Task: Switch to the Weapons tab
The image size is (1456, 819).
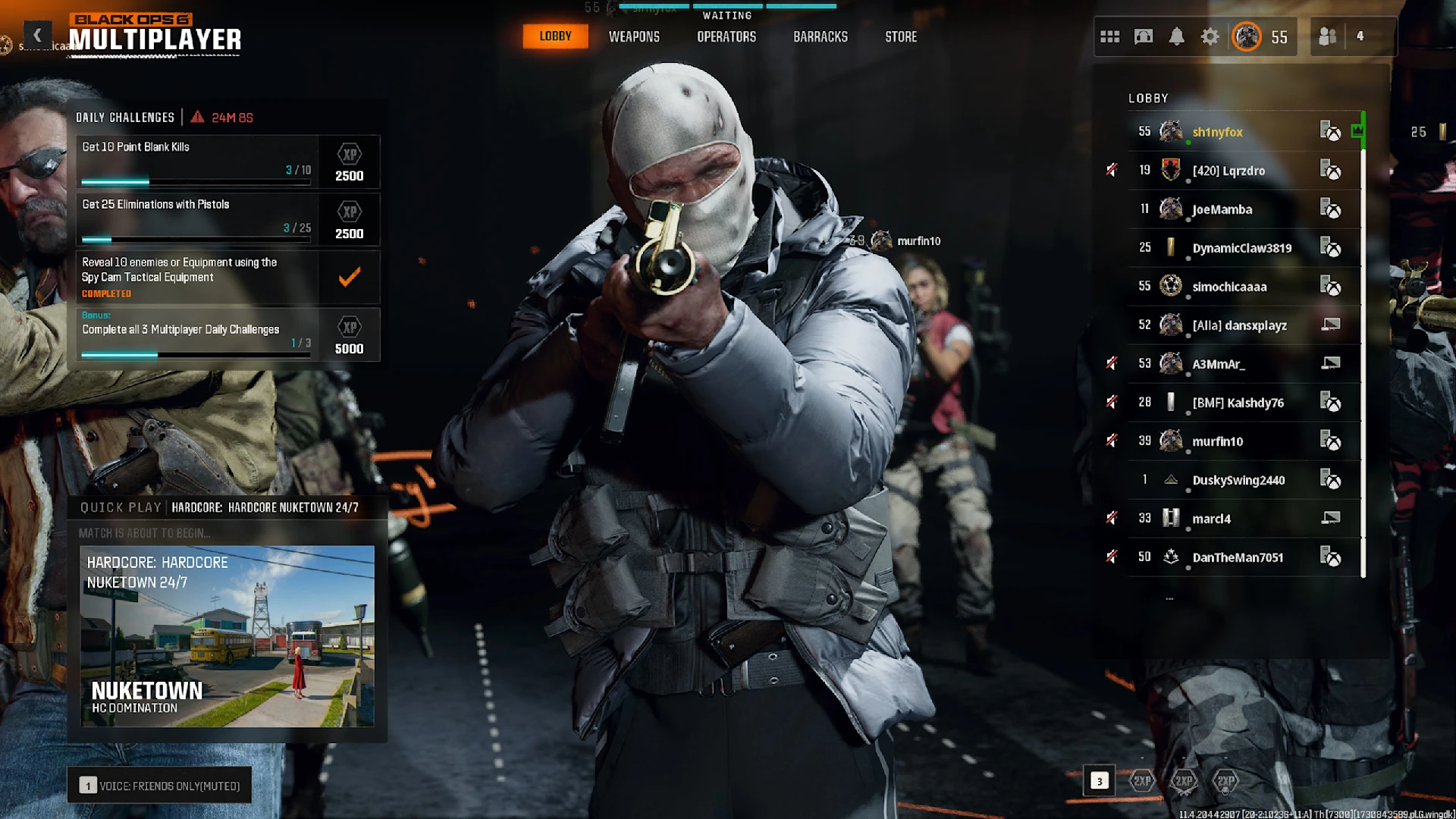Action: tap(634, 36)
